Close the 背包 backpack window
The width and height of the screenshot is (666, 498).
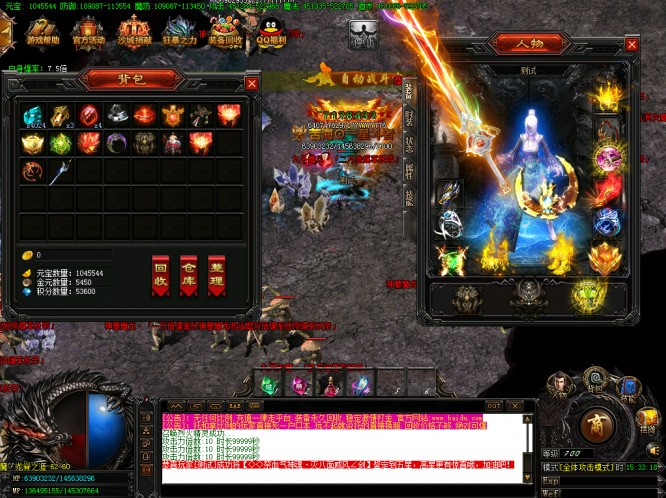251,84
